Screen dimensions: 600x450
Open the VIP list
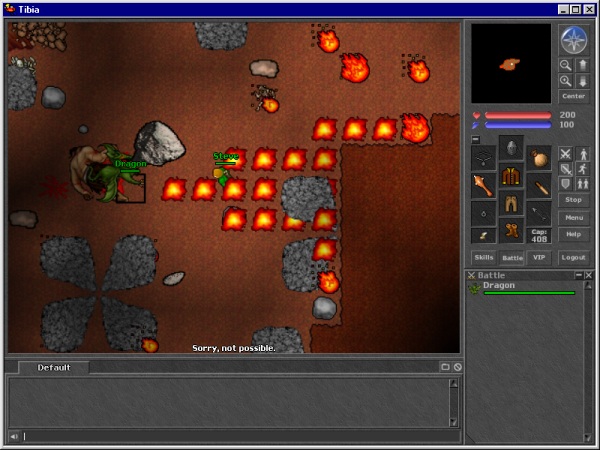click(539, 257)
